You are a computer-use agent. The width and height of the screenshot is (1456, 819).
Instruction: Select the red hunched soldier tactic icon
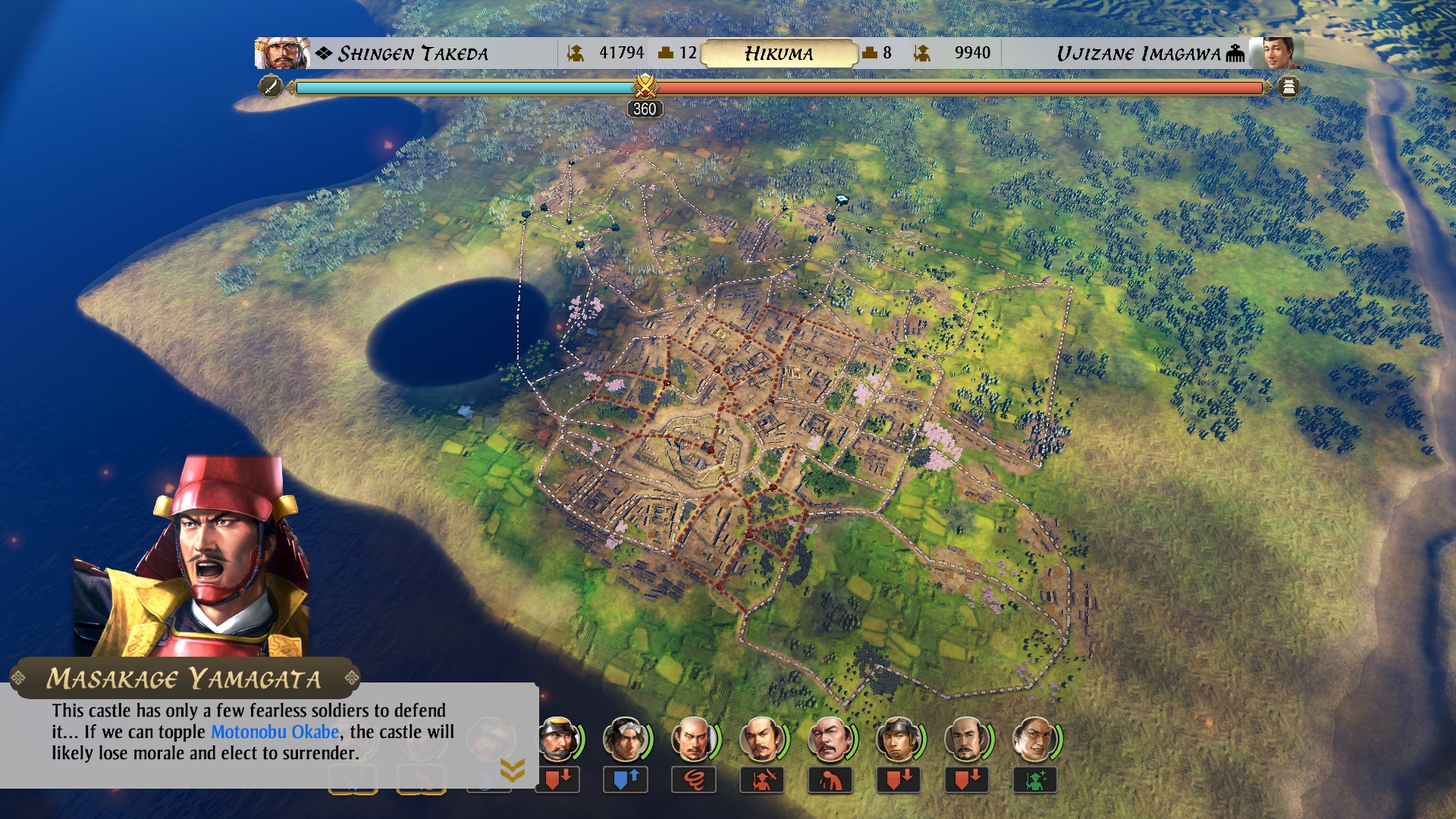click(x=830, y=780)
